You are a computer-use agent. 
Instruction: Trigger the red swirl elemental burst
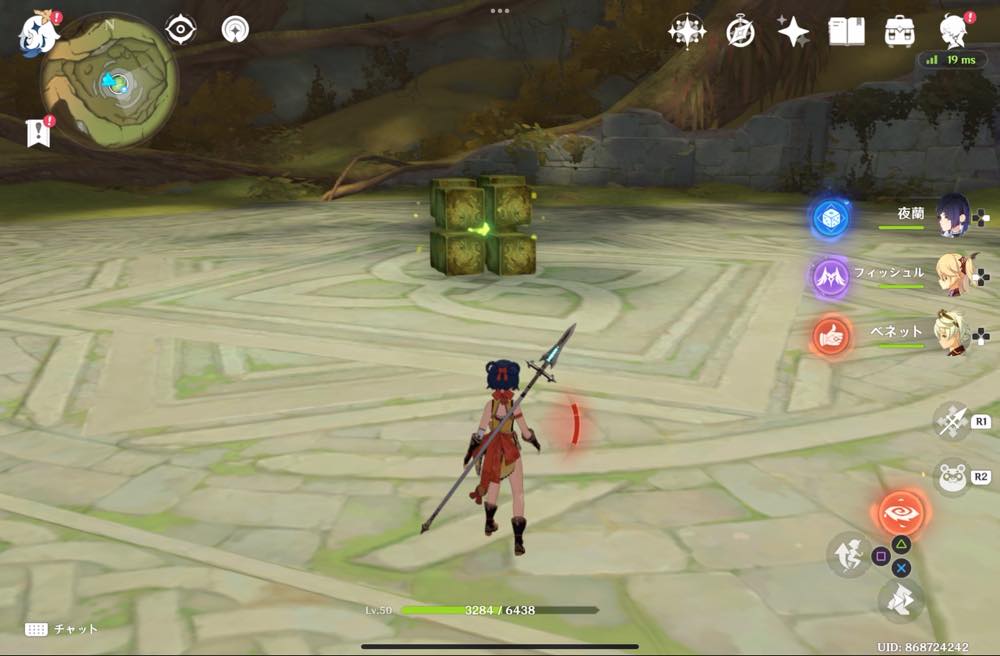900,514
